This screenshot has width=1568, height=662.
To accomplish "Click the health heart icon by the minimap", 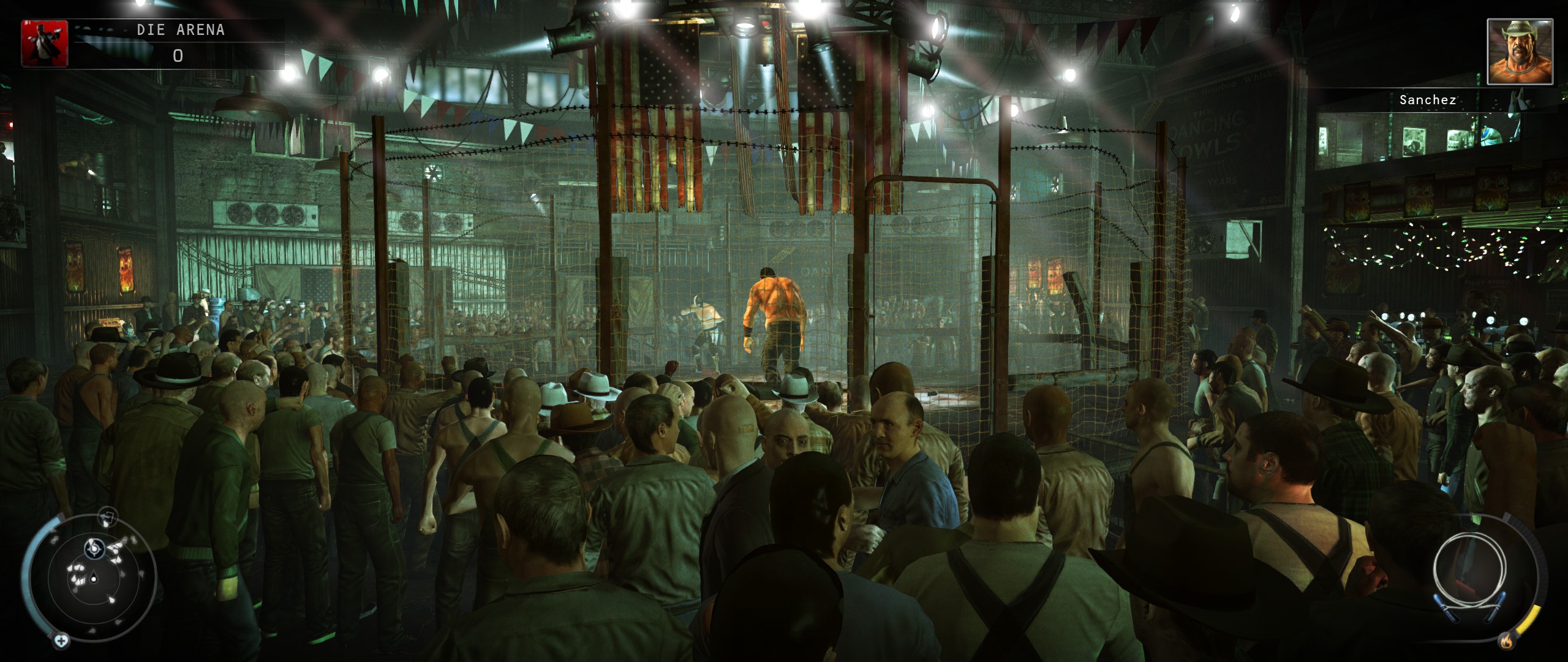I will tap(61, 641).
